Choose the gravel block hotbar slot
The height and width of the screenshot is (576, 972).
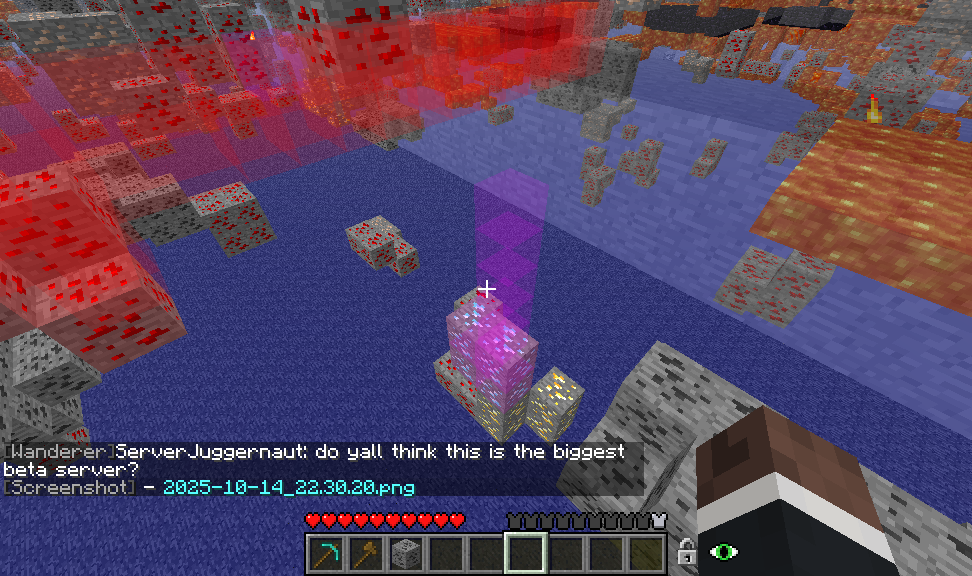coord(405,552)
